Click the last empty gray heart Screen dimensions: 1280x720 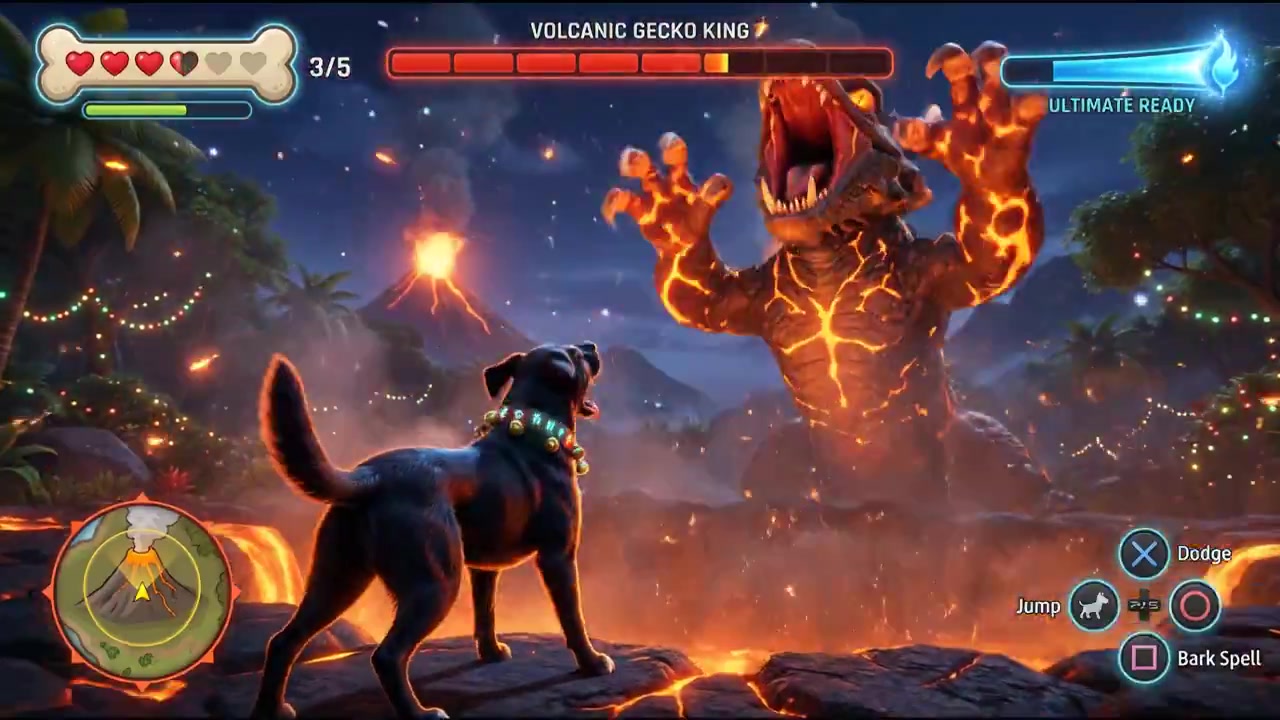253,63
